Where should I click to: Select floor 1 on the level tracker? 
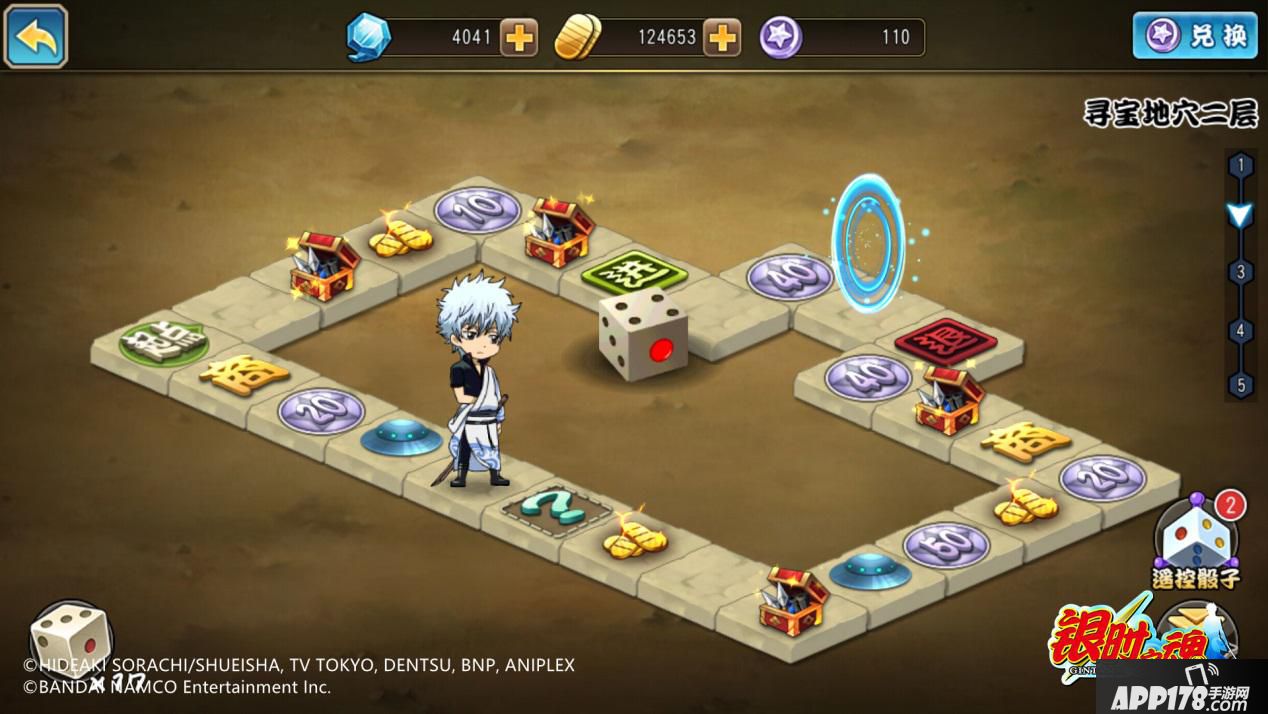pyautogui.click(x=1241, y=165)
